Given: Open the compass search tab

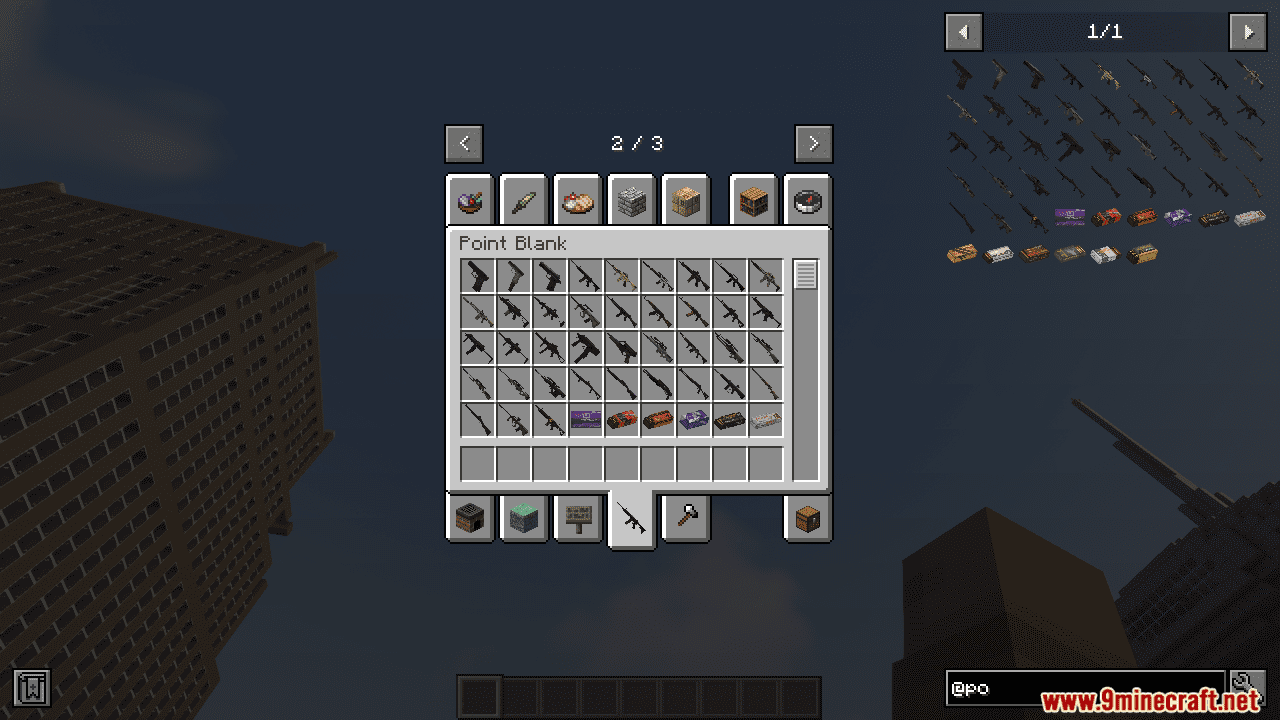Looking at the screenshot, I should point(808,201).
